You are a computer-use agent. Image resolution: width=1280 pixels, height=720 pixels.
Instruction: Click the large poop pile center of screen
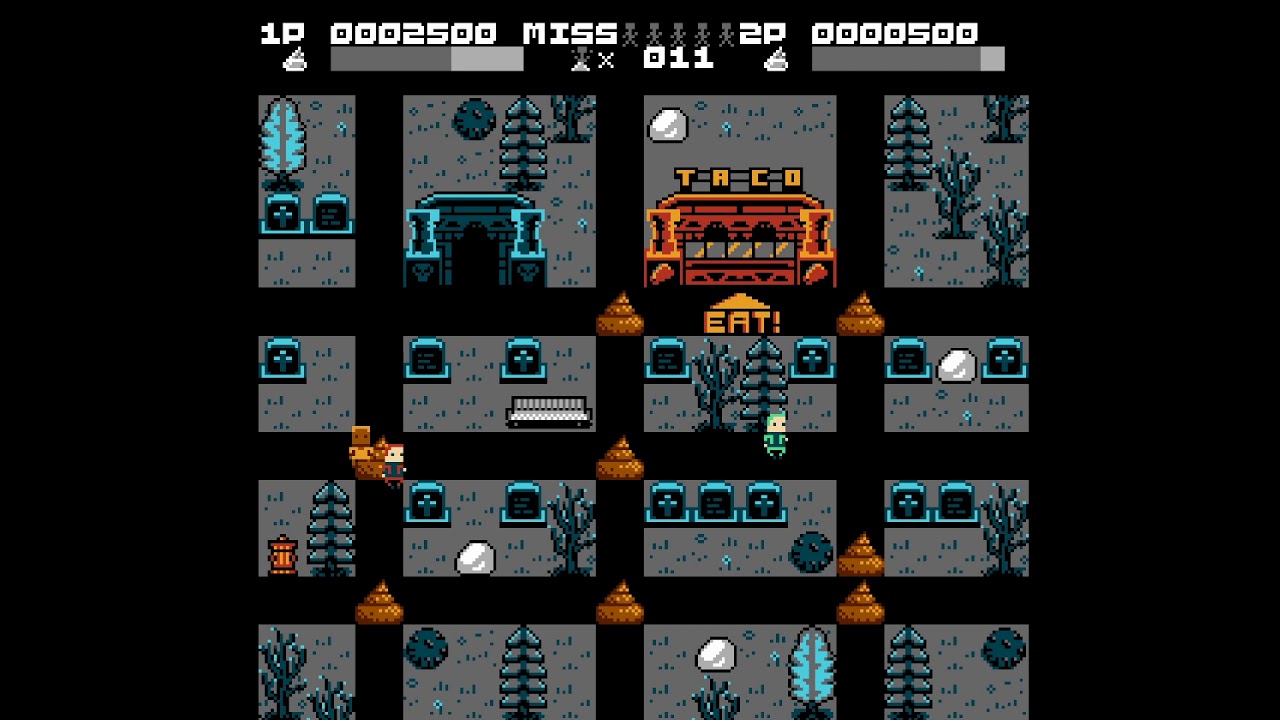[622, 462]
